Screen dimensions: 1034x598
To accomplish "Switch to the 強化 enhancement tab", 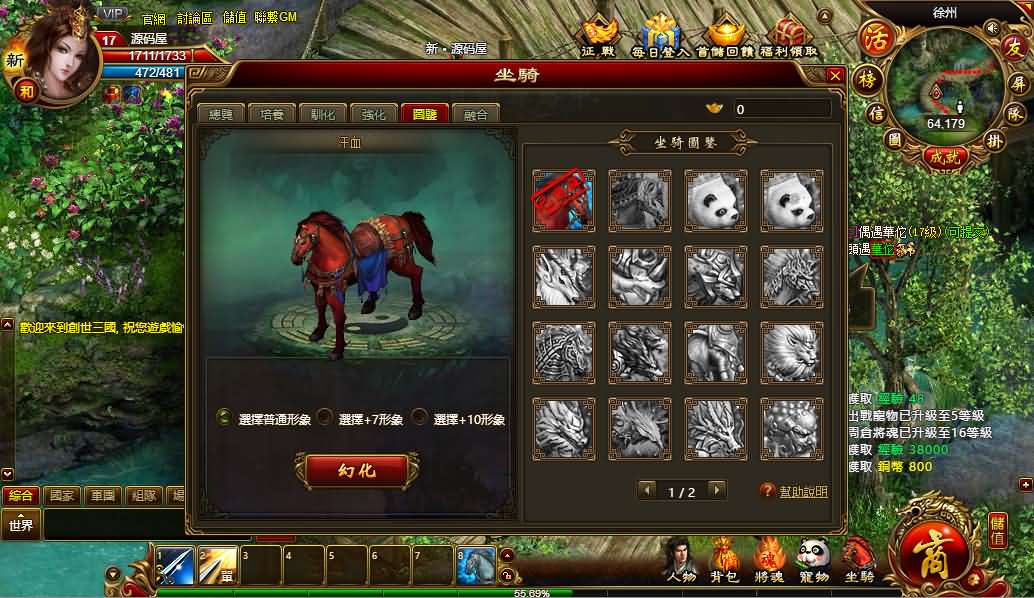I will click(x=374, y=114).
